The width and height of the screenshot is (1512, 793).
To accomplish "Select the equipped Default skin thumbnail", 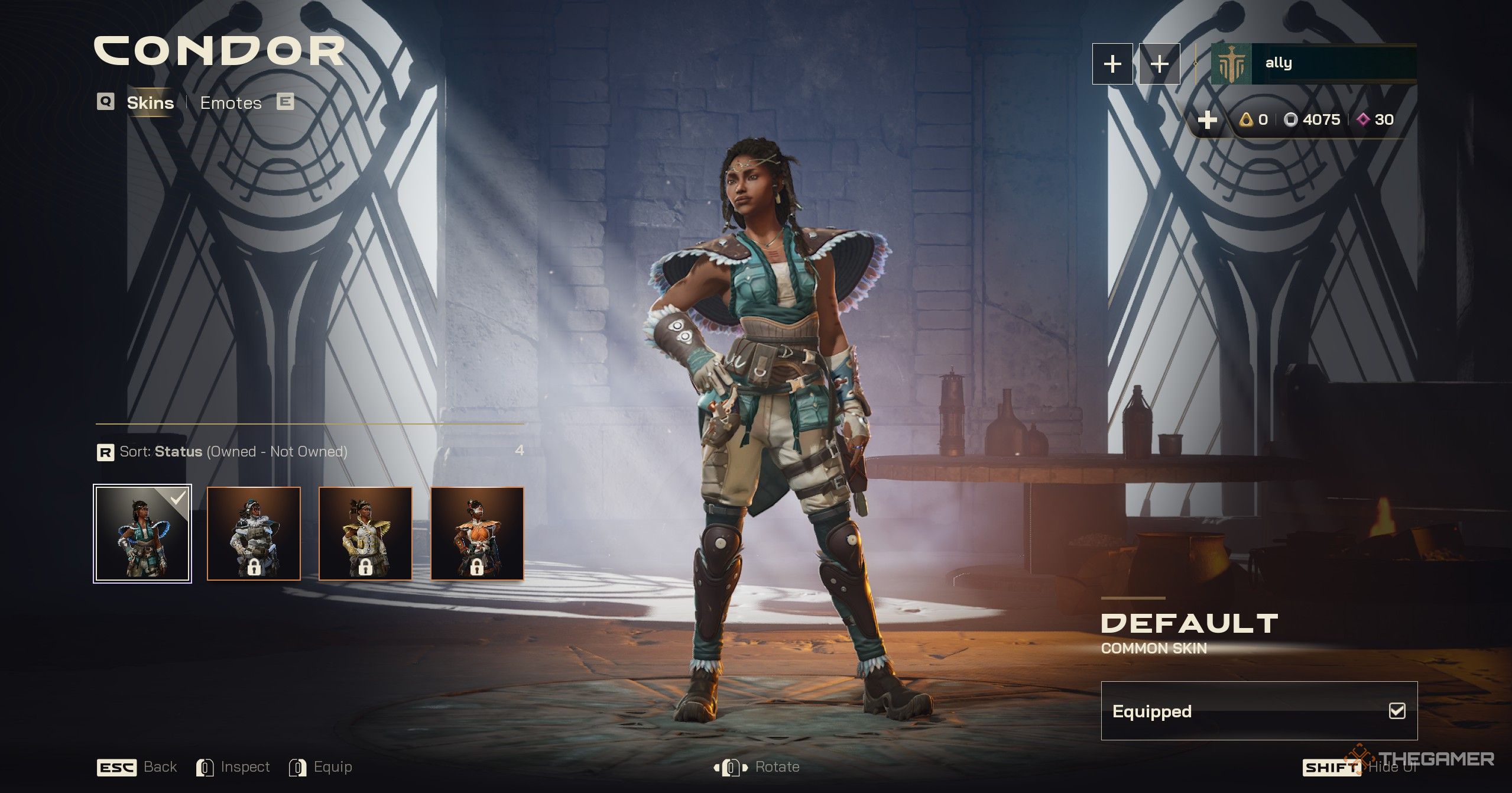I will click(x=142, y=533).
